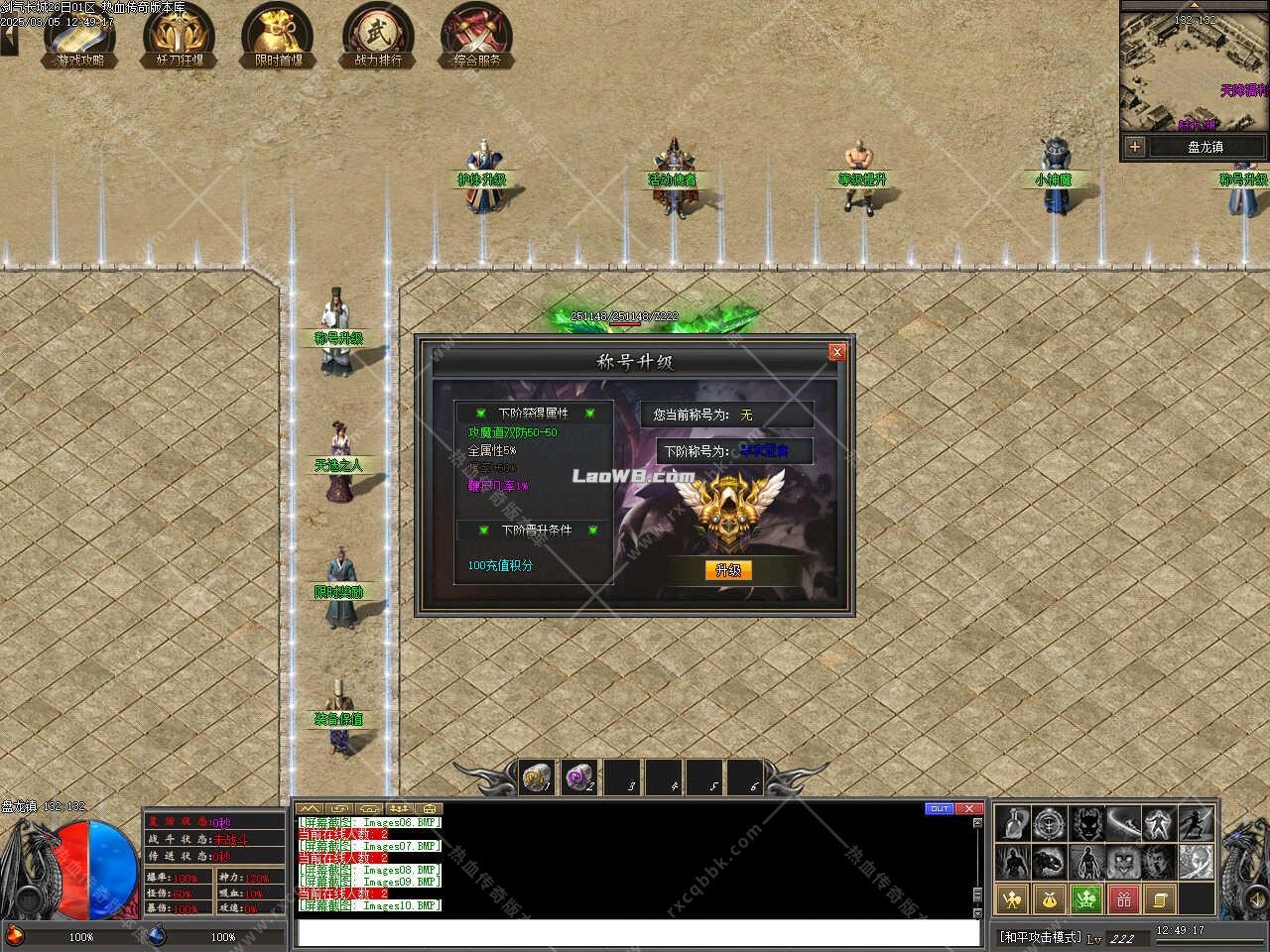
Task: Open the yellow scroll list menu
Action: point(1160,899)
